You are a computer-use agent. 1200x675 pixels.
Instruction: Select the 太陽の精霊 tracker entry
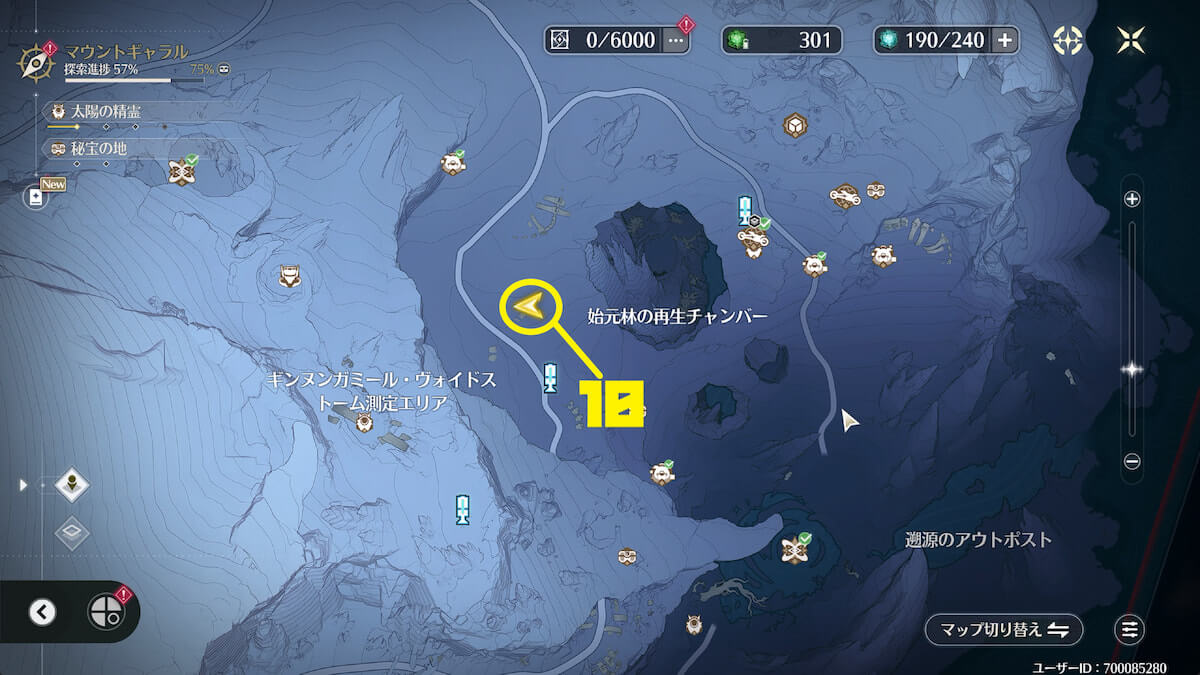100,112
